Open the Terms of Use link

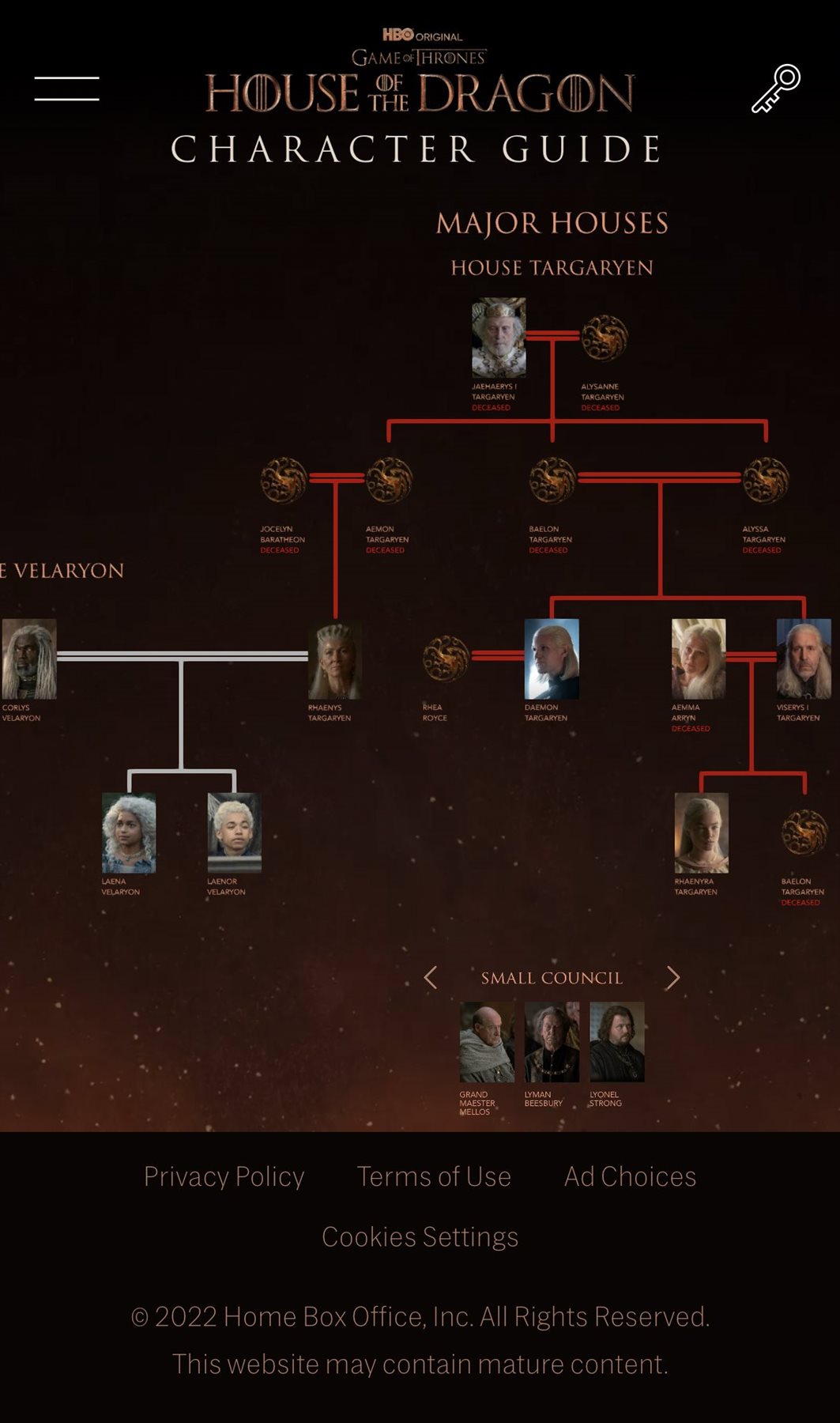pyautogui.click(x=434, y=1176)
